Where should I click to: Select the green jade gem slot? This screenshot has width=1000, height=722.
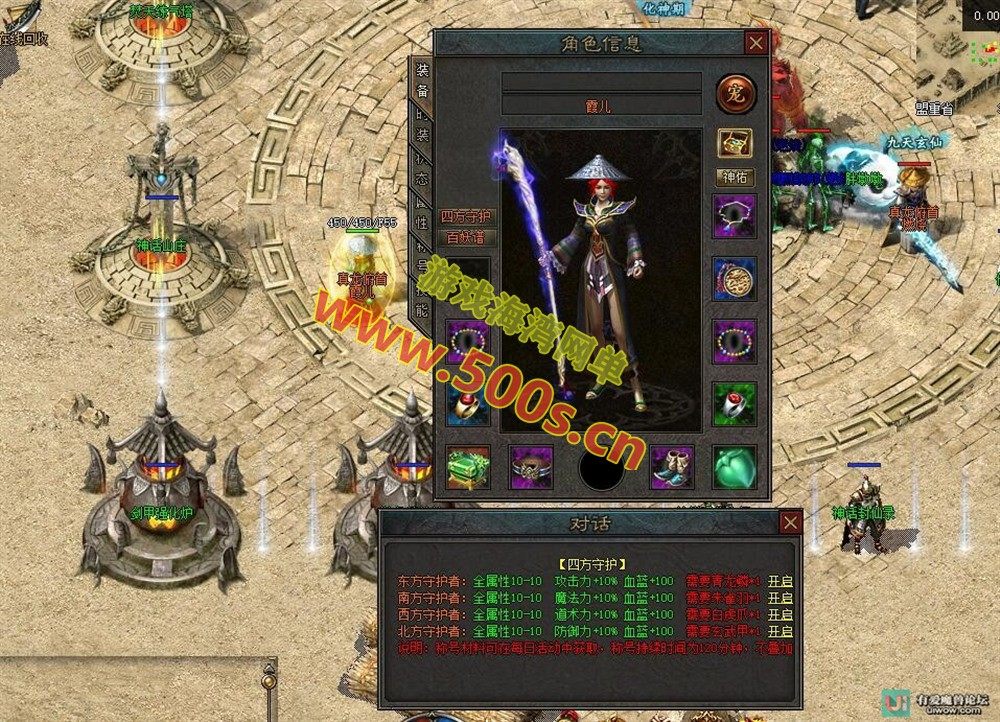coord(734,467)
